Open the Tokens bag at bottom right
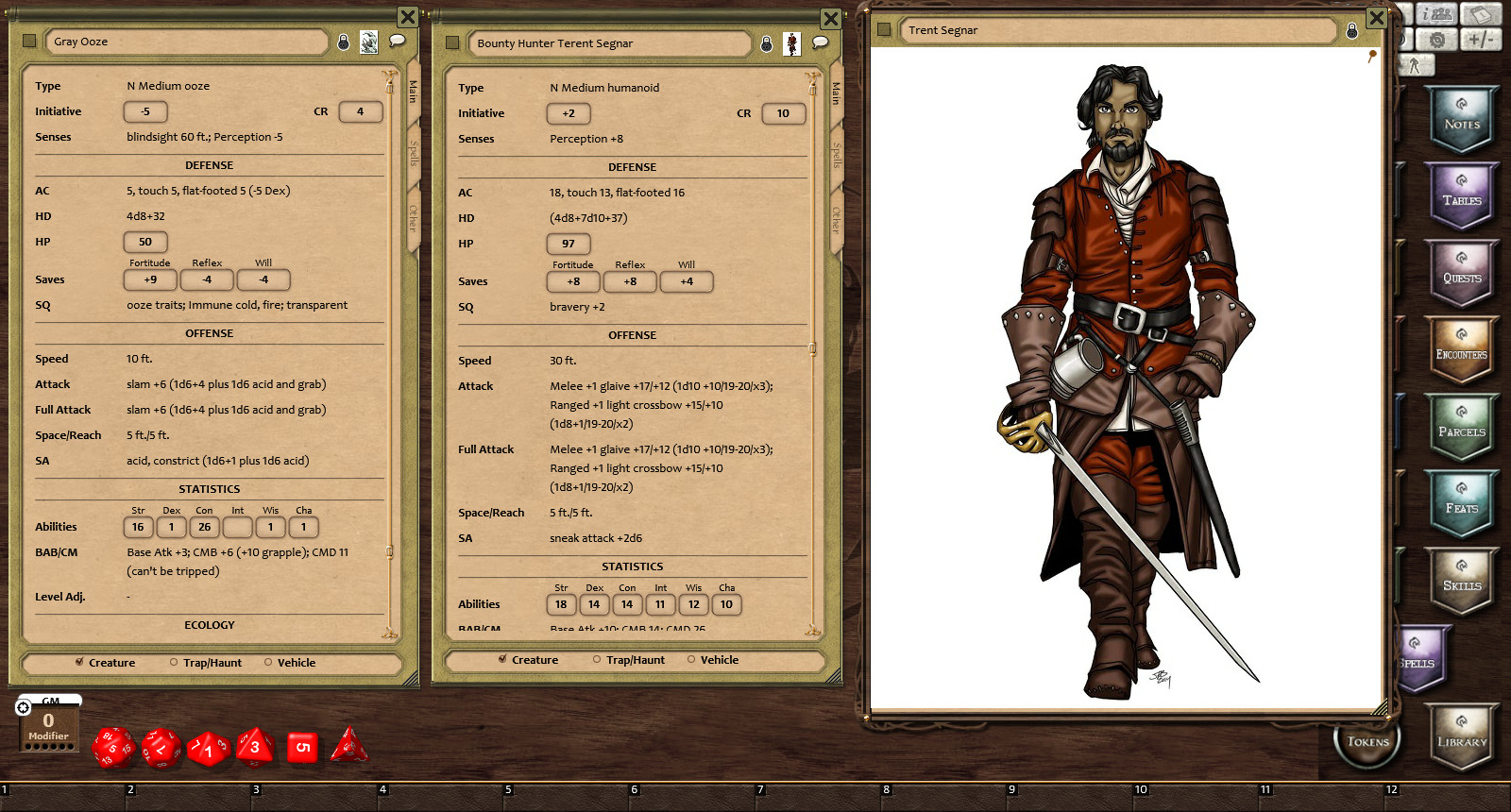The width and height of the screenshot is (1511, 812). coord(1367,742)
